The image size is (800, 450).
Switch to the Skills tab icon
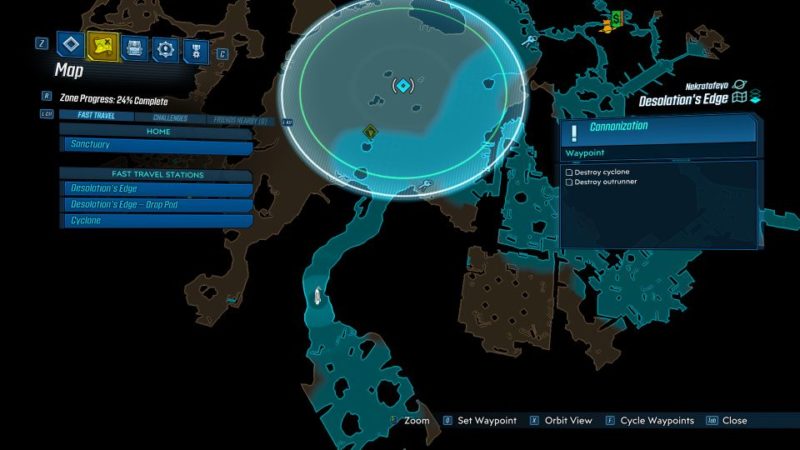164,48
